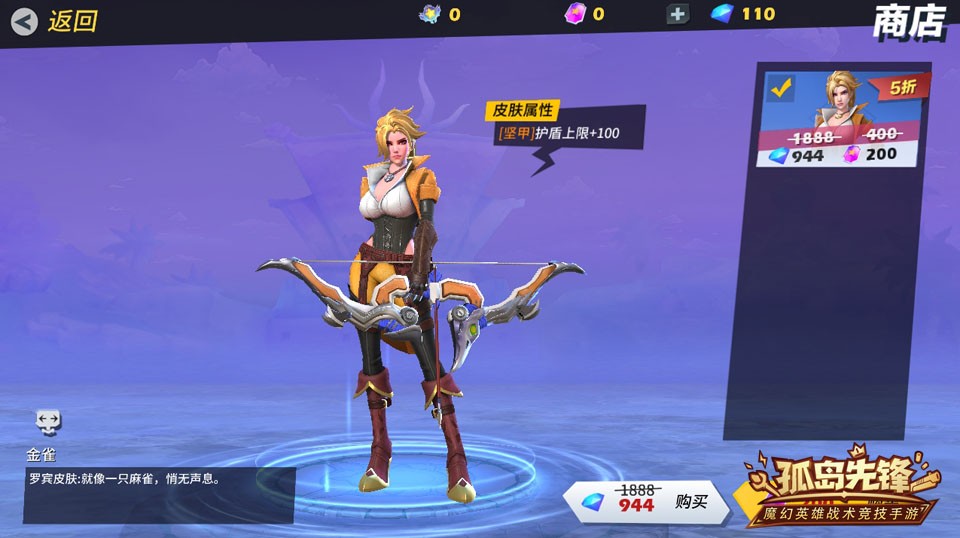960x538 pixels.
Task: Go back with the 返回 button
Action: click(55, 21)
